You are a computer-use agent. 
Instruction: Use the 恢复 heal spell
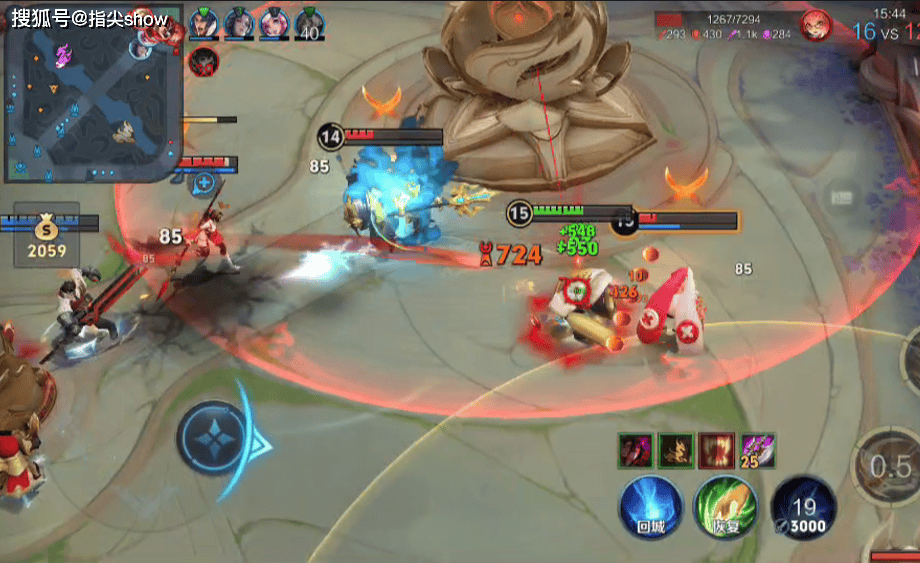coord(725,505)
